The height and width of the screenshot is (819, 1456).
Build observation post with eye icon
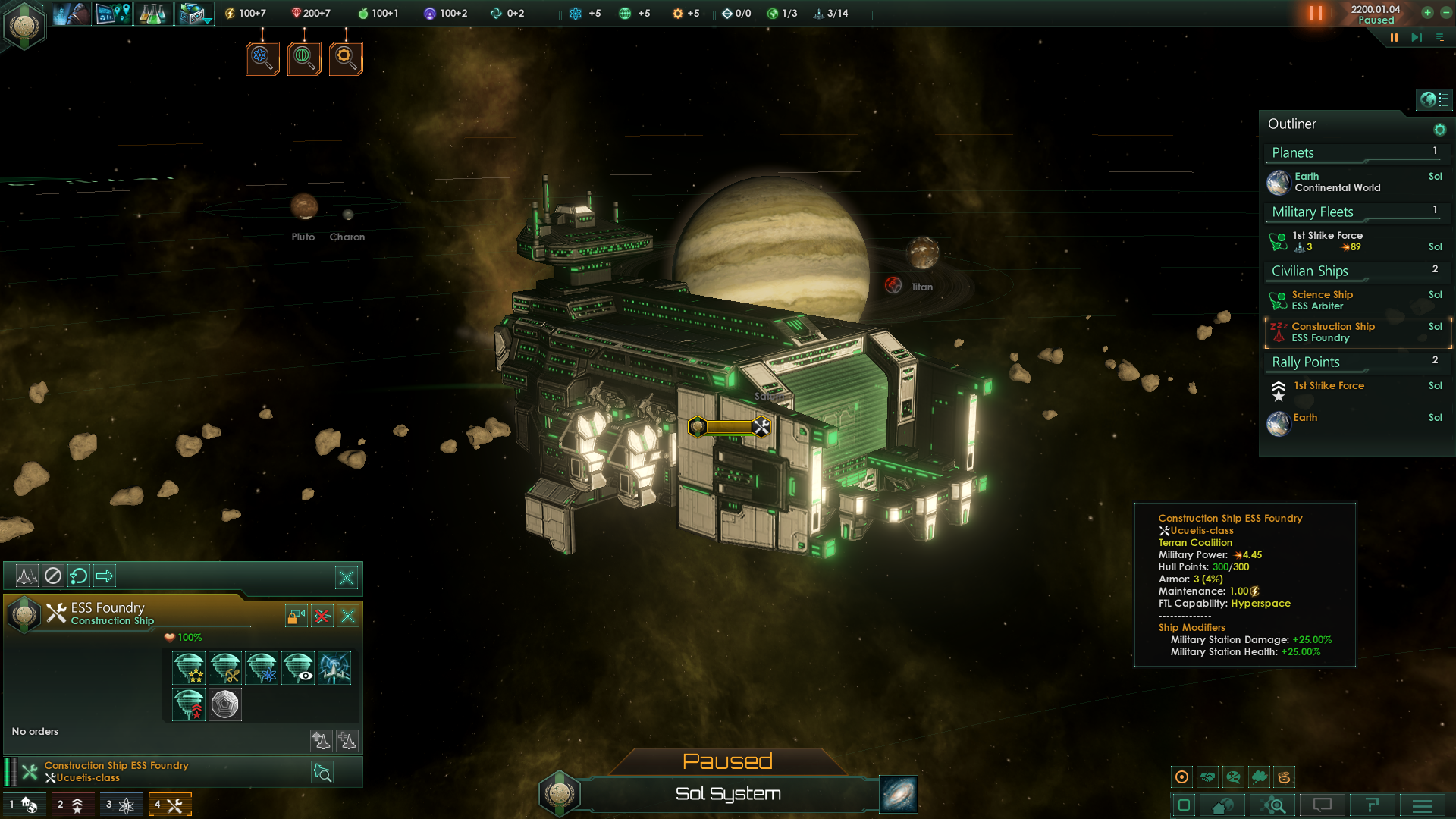pos(298,668)
